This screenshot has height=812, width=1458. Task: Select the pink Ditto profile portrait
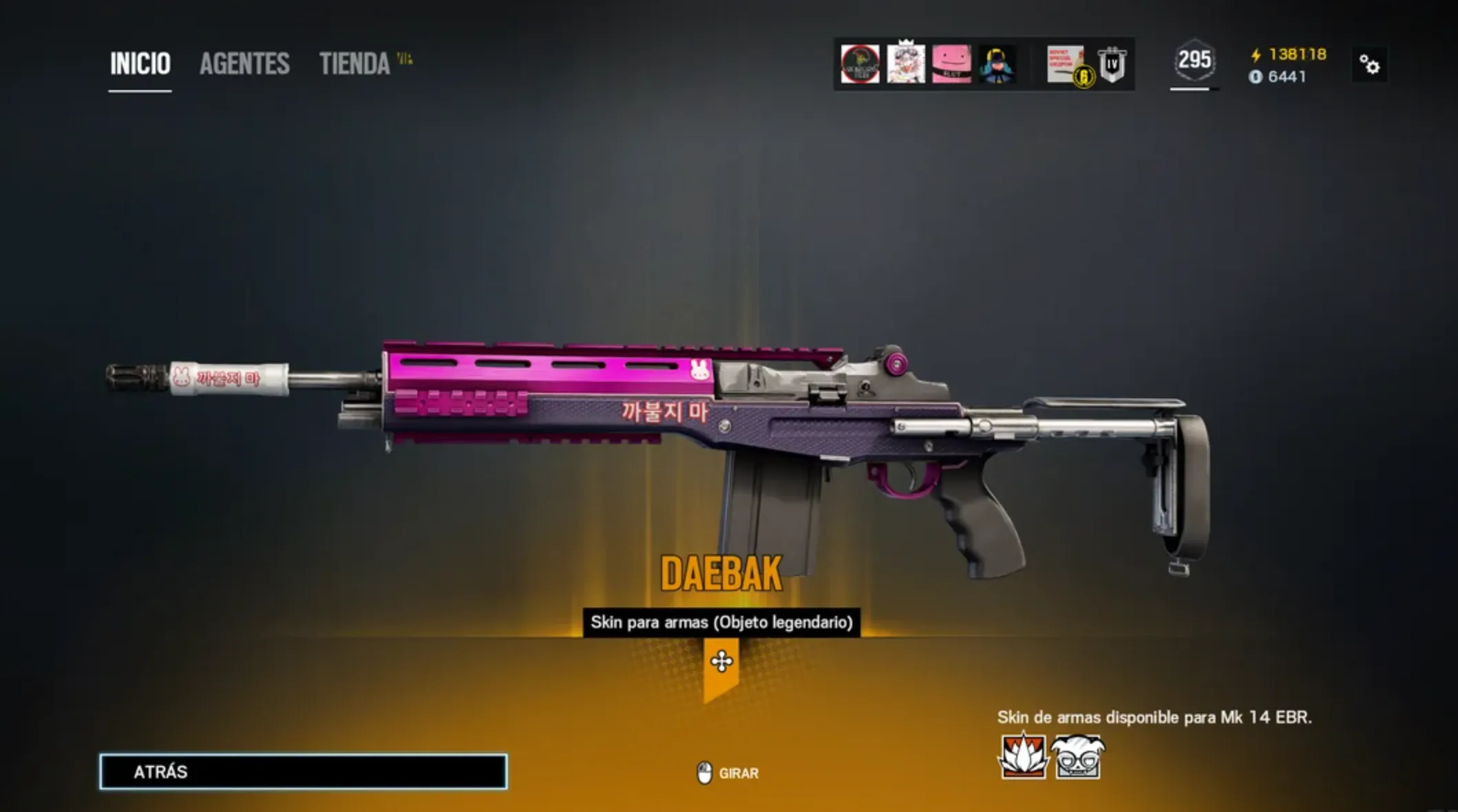(954, 65)
